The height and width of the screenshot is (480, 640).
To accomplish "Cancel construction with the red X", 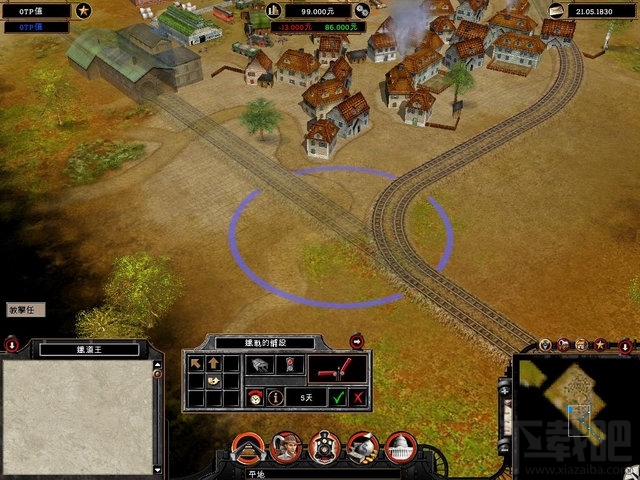I will [358, 397].
